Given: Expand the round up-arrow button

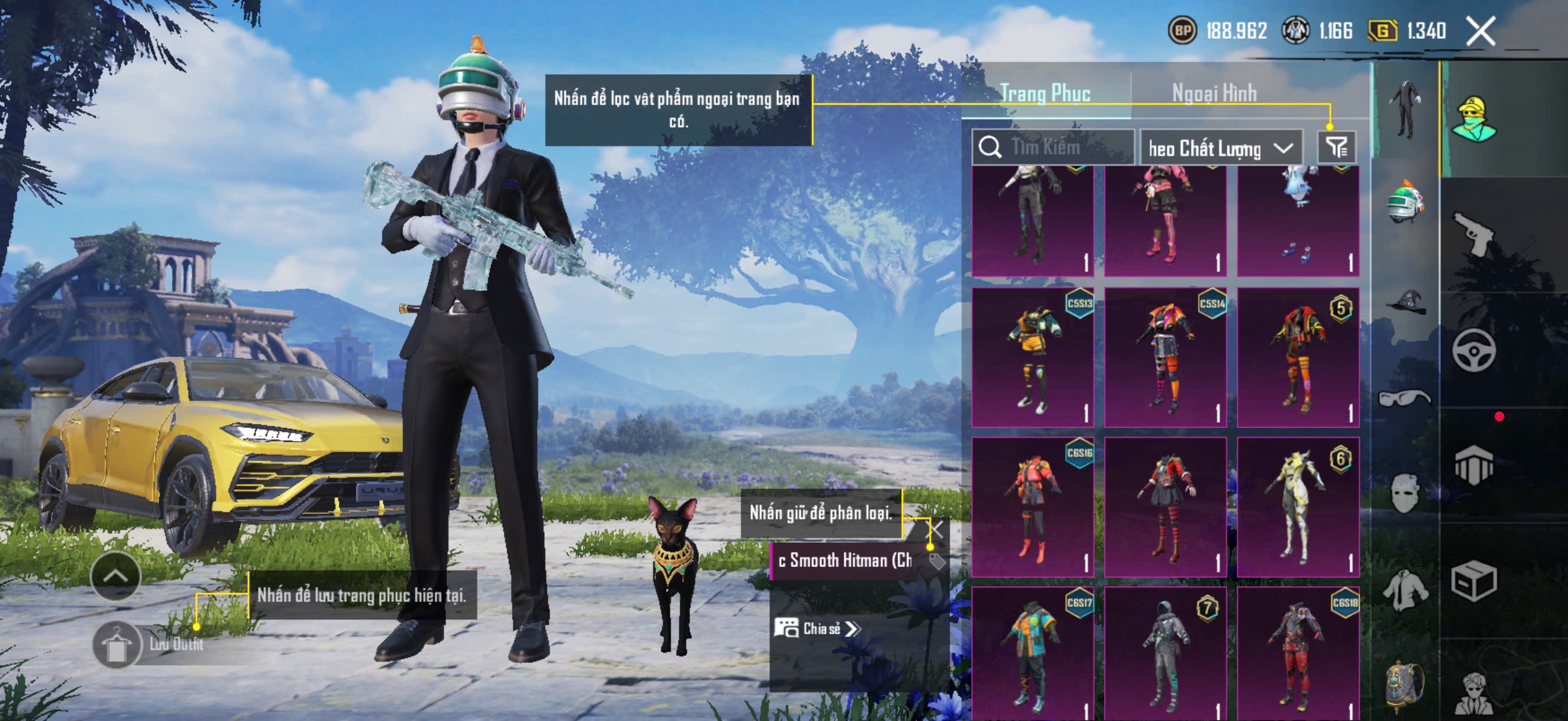Looking at the screenshot, I should (x=115, y=576).
